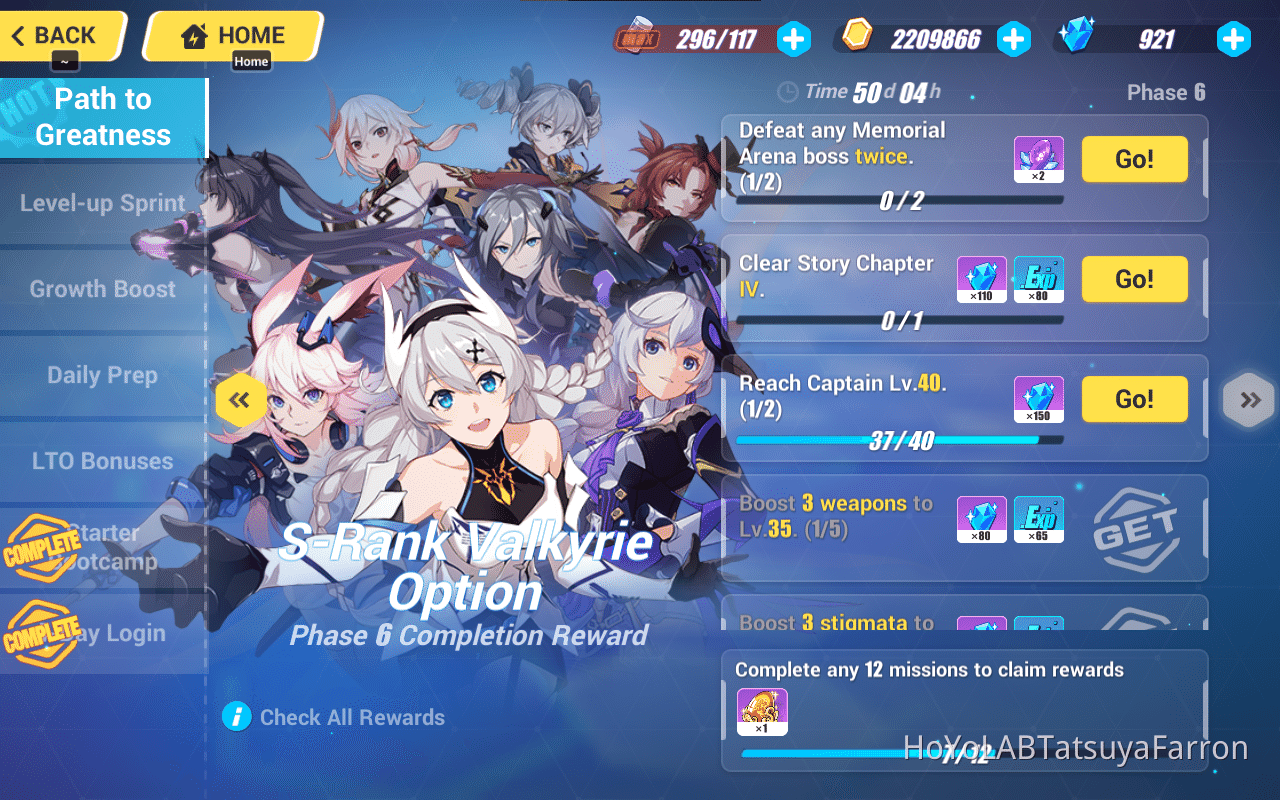Click the 37/40 Captain level progress bar

[900, 439]
